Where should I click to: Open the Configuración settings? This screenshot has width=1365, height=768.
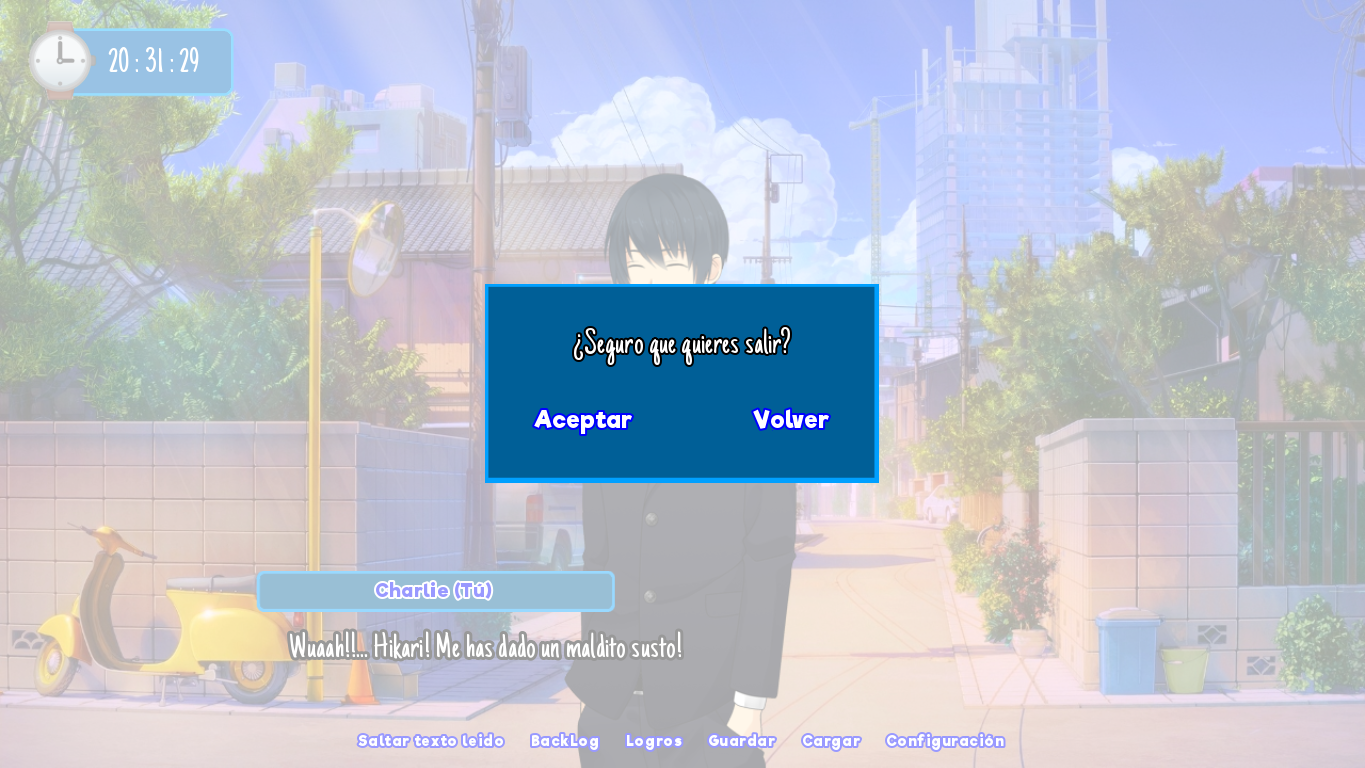pos(945,741)
